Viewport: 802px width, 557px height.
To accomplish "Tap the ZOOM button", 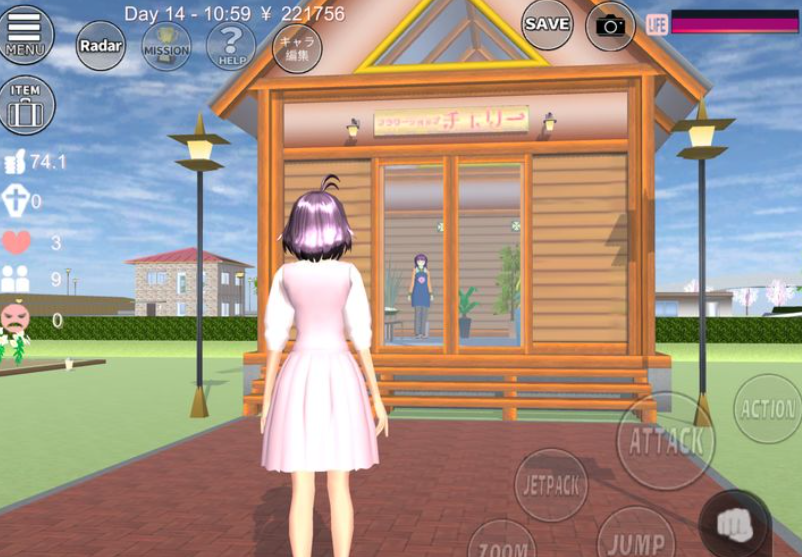I will point(502,543).
